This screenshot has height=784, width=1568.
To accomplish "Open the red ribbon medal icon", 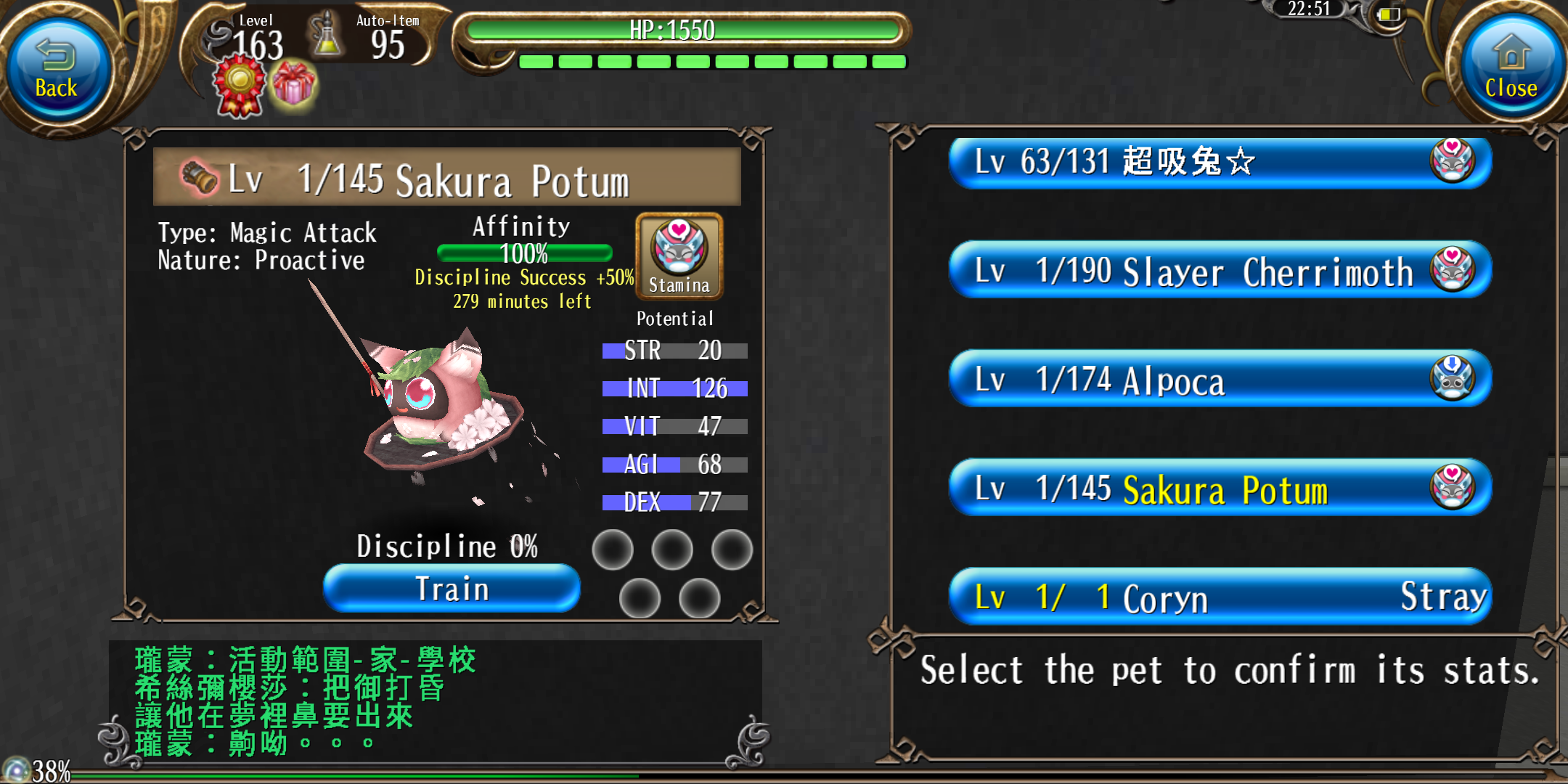I will tap(239, 86).
